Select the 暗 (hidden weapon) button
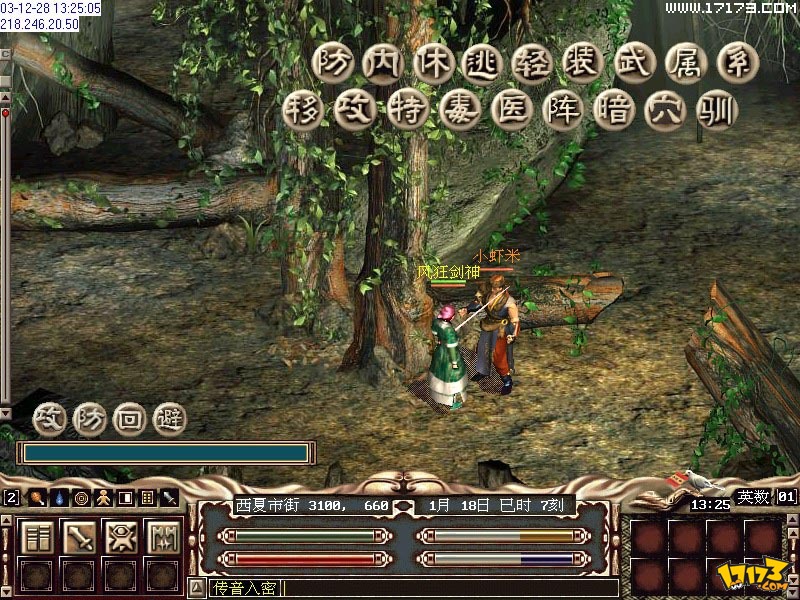Image resolution: width=800 pixels, height=600 pixels. 613,108
